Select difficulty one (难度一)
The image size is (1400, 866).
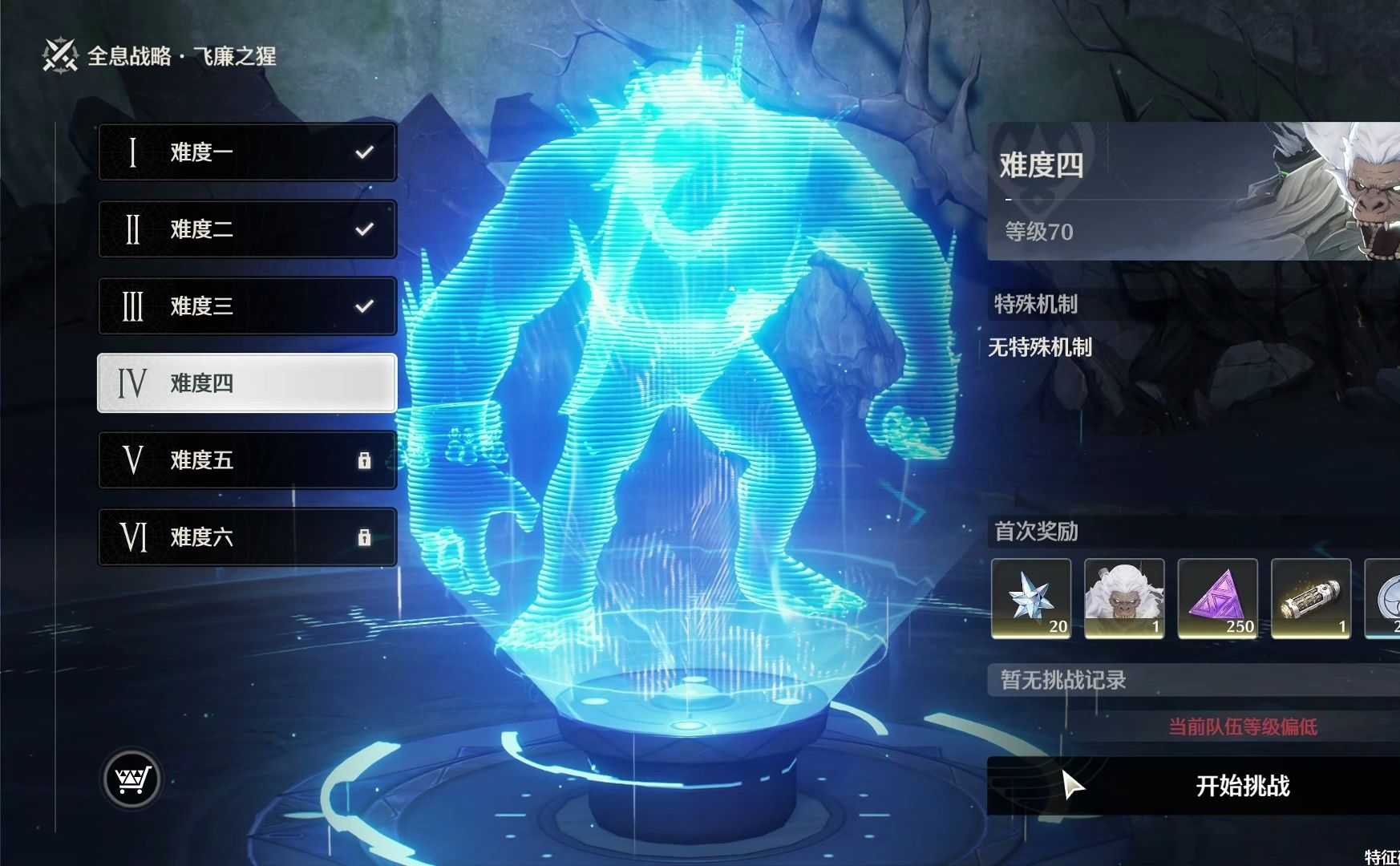pyautogui.click(x=247, y=152)
